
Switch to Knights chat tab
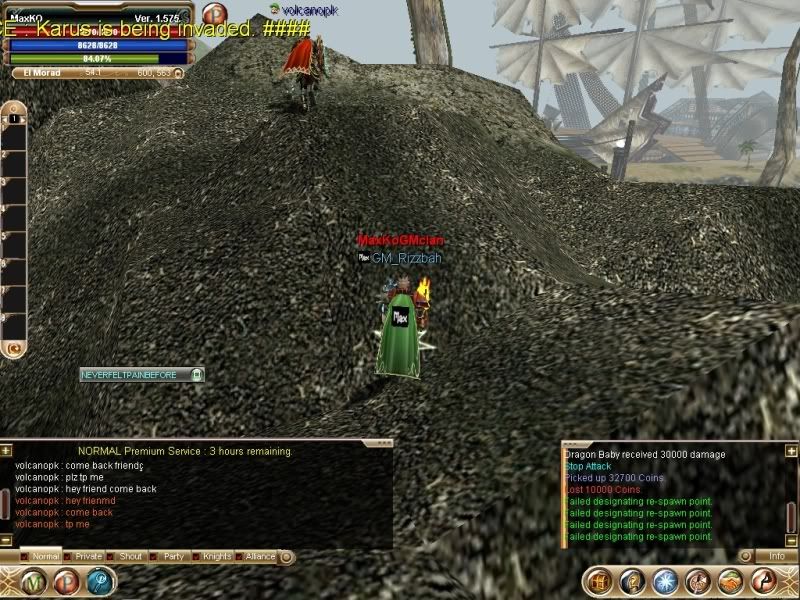(x=216, y=556)
